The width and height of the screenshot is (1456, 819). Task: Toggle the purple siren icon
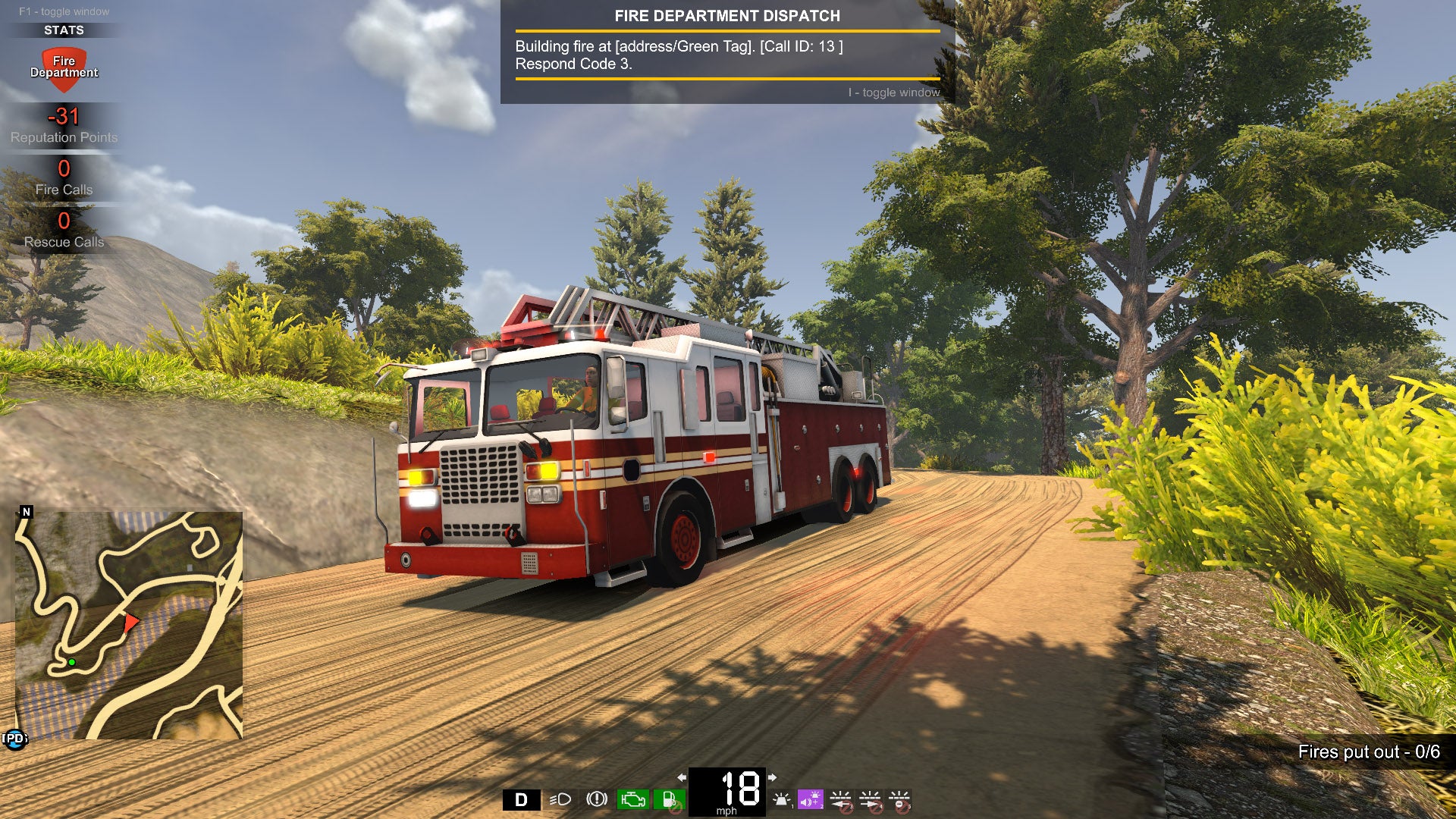tap(810, 799)
